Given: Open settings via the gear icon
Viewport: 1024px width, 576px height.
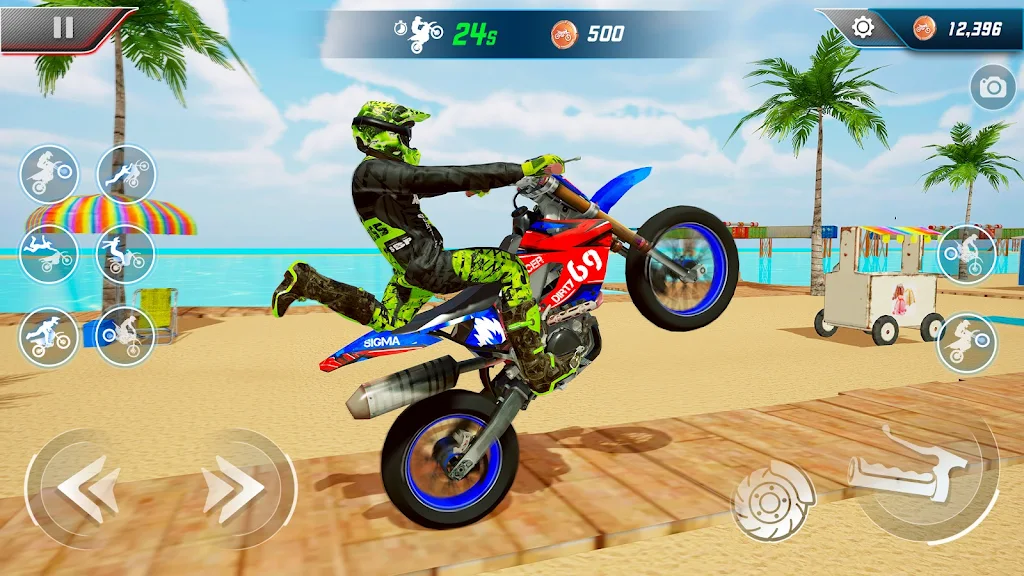Looking at the screenshot, I should click(x=862, y=28).
